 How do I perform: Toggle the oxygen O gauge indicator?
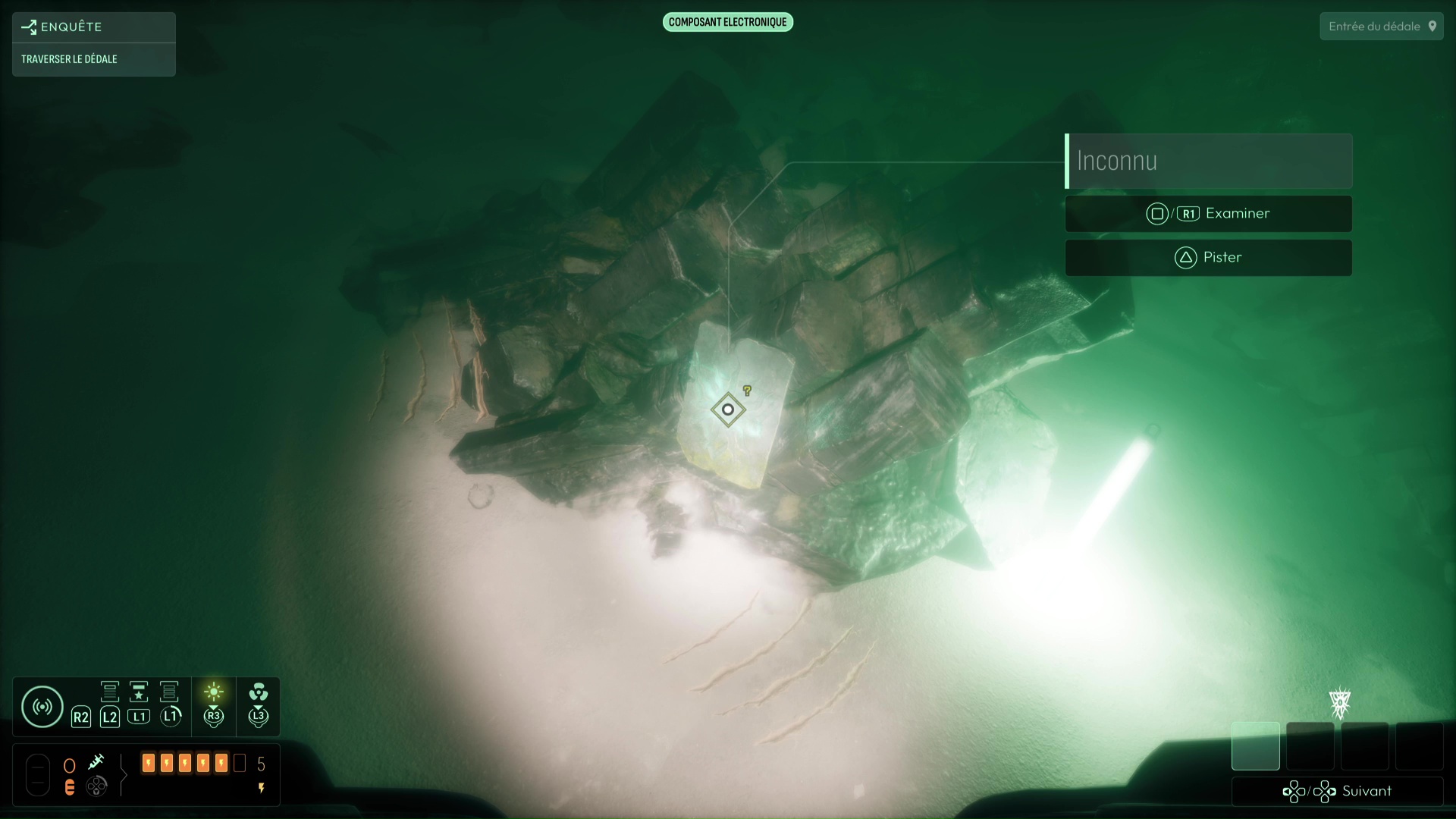69,764
